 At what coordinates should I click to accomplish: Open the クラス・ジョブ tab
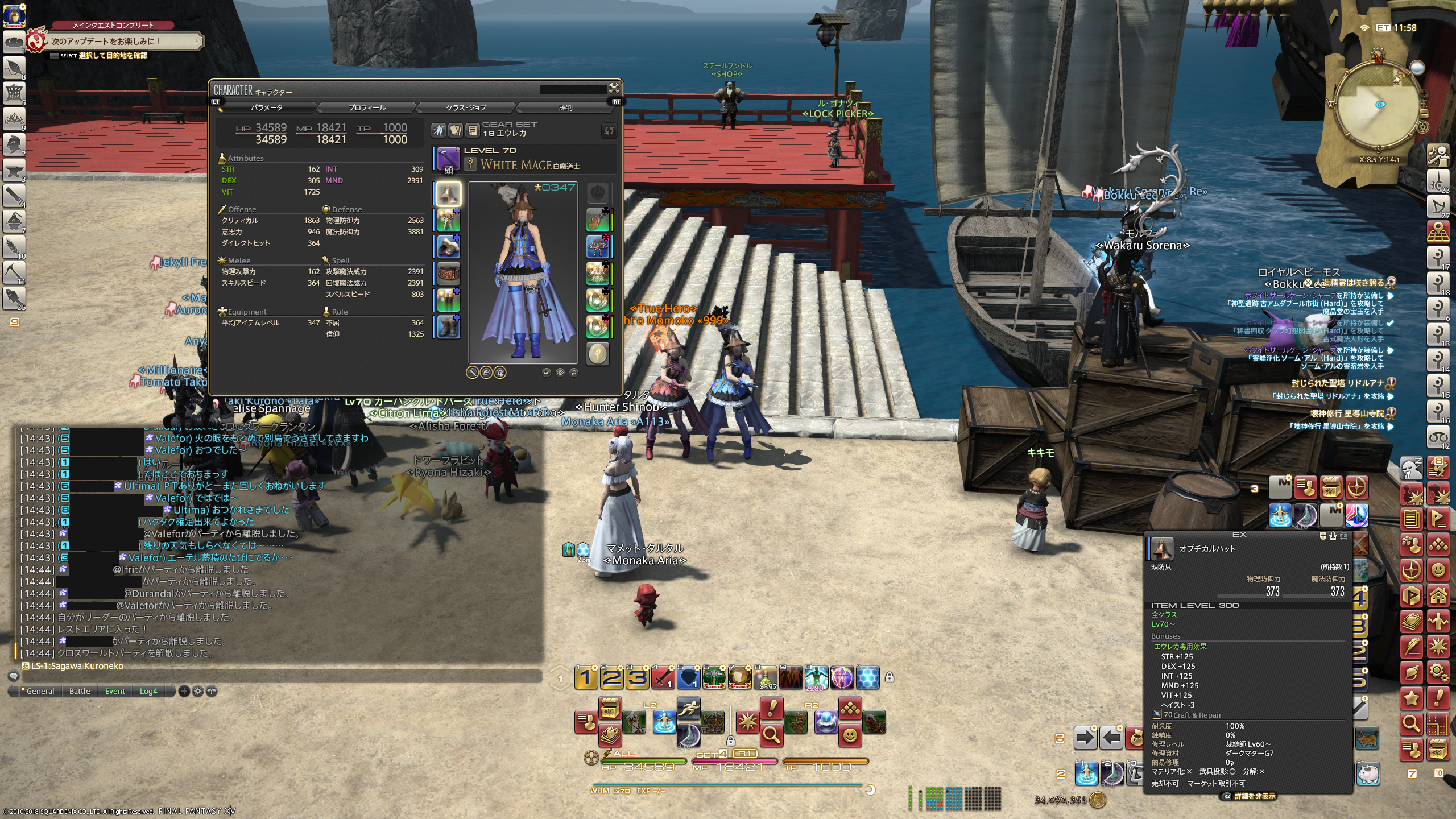point(466,107)
